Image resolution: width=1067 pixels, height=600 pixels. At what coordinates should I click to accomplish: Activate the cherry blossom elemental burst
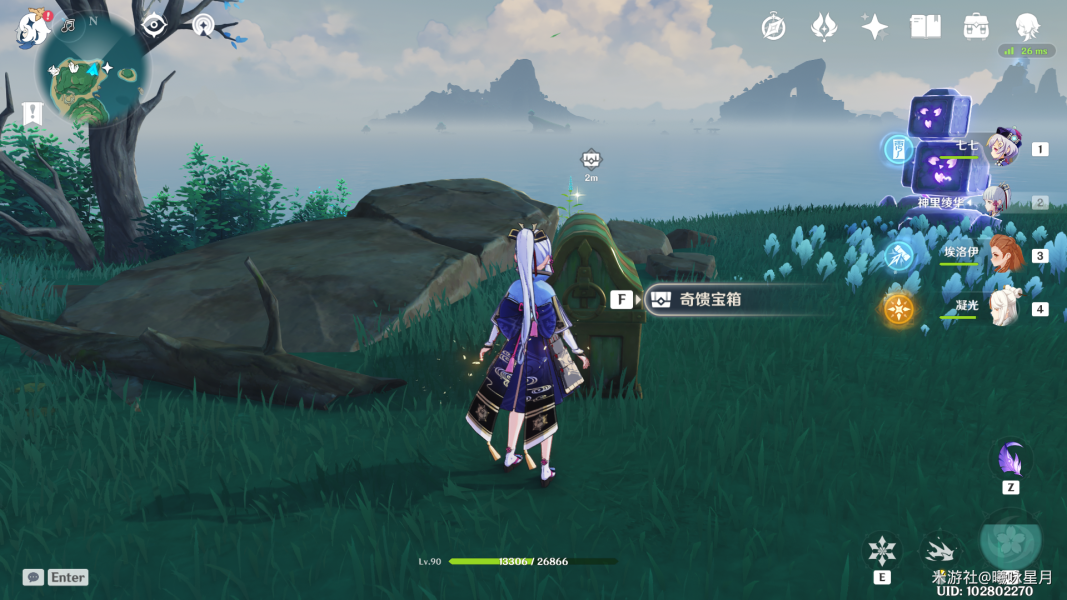(x=1010, y=540)
